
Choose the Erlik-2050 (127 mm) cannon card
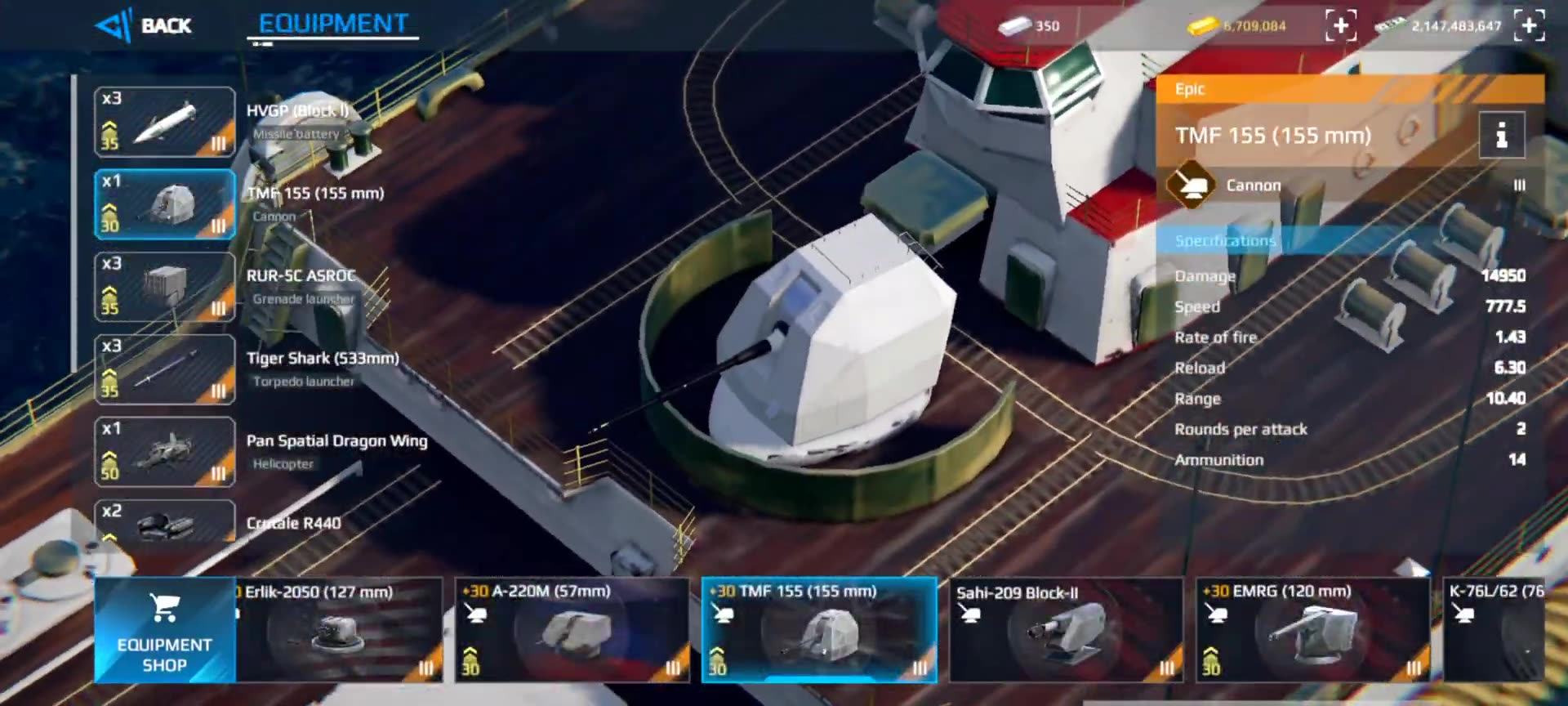pyautogui.click(x=340, y=630)
